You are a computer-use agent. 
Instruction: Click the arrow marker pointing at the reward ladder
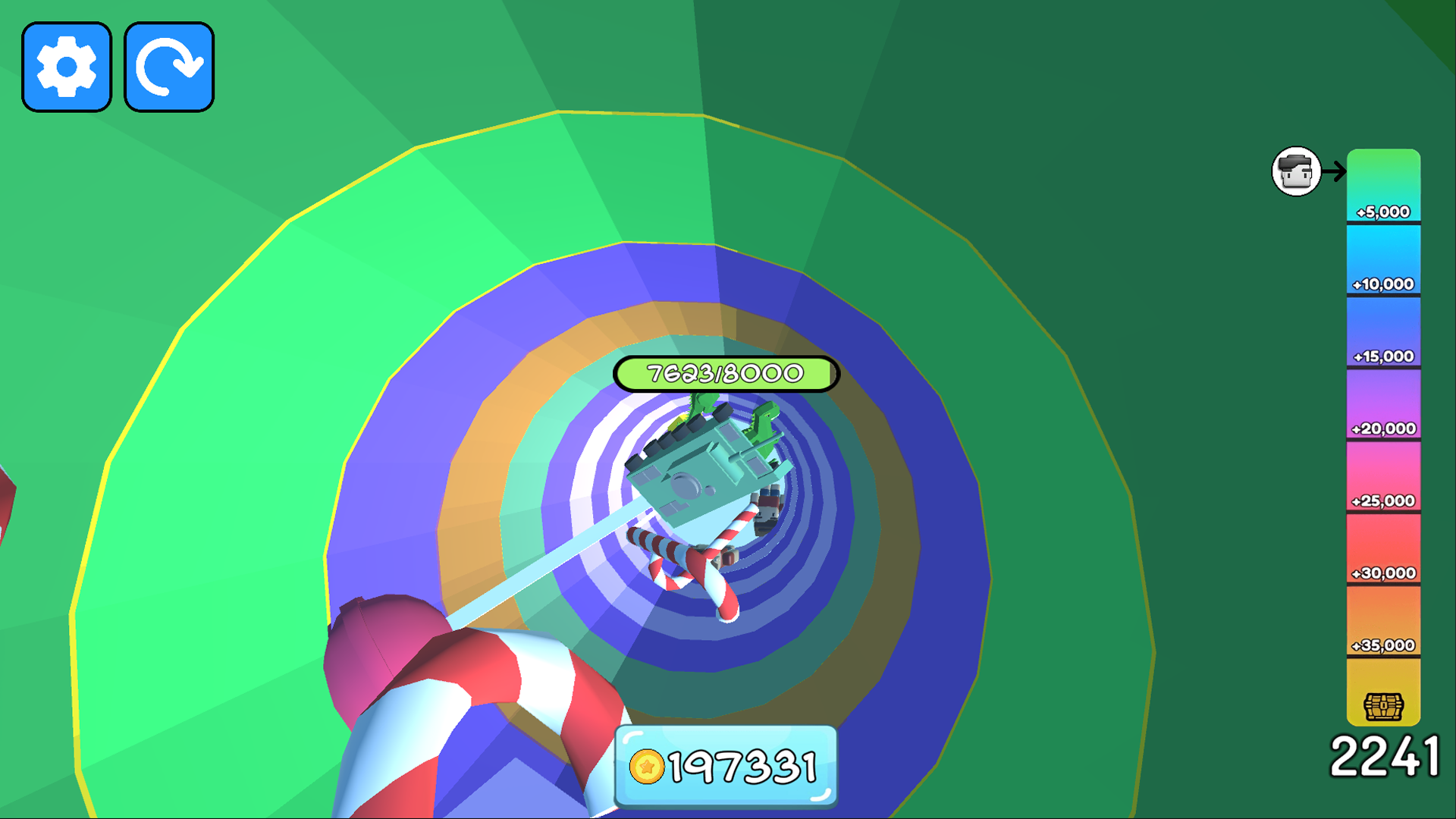point(1333,172)
